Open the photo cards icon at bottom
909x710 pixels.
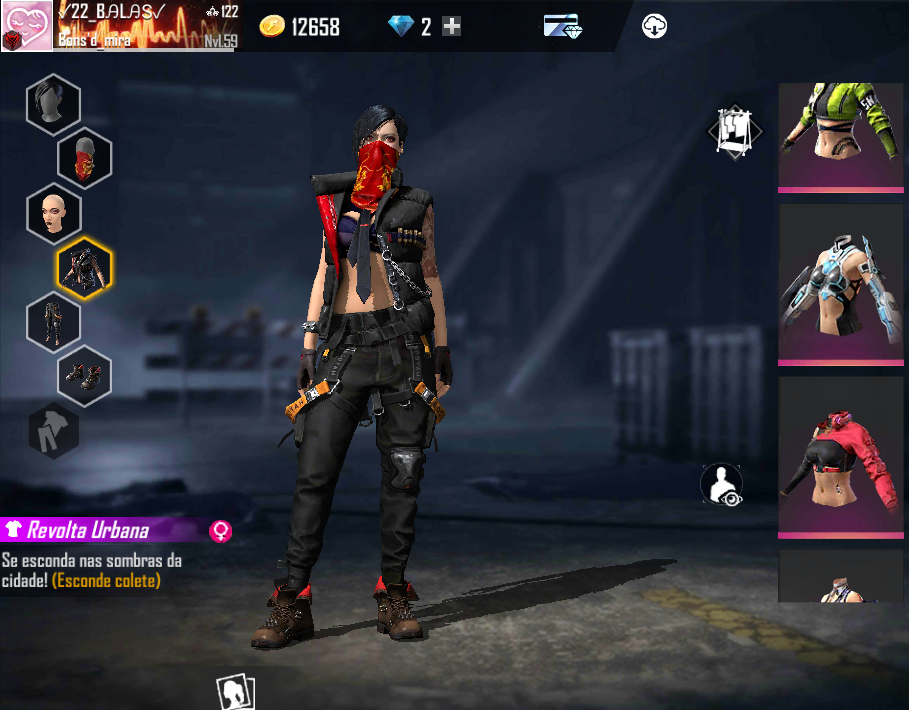(236, 691)
